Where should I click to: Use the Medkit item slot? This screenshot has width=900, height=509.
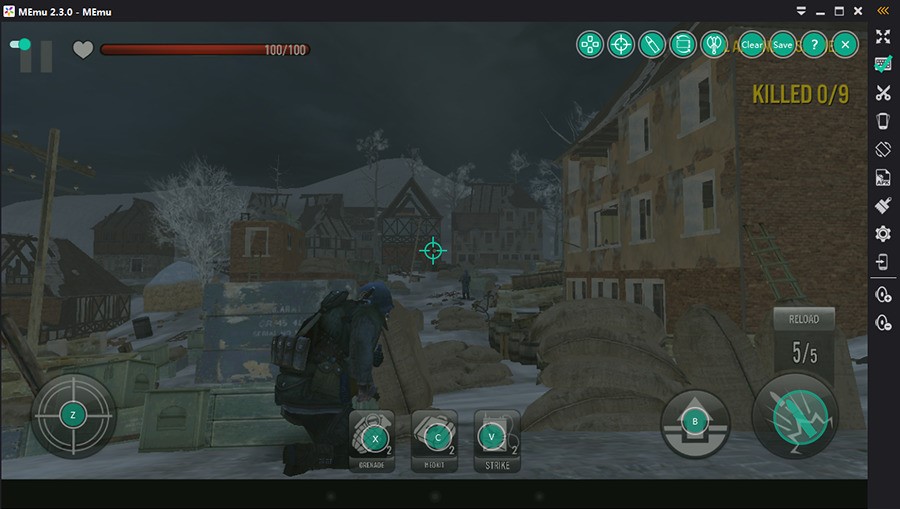tap(436, 438)
